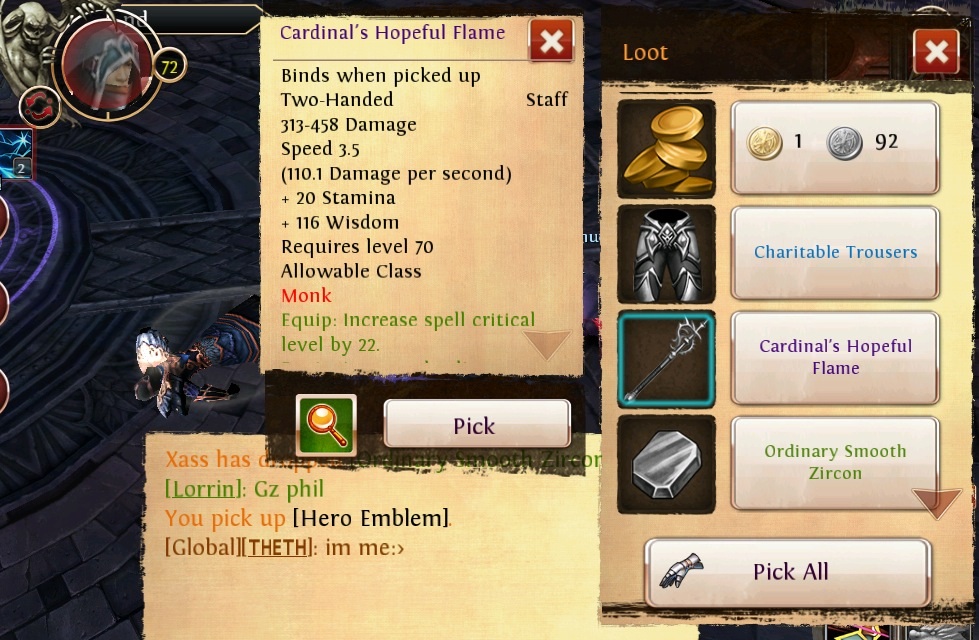Viewport: 979px width, 640px height.
Task: Choose the Charitable Trousers loot entry
Action: point(835,253)
